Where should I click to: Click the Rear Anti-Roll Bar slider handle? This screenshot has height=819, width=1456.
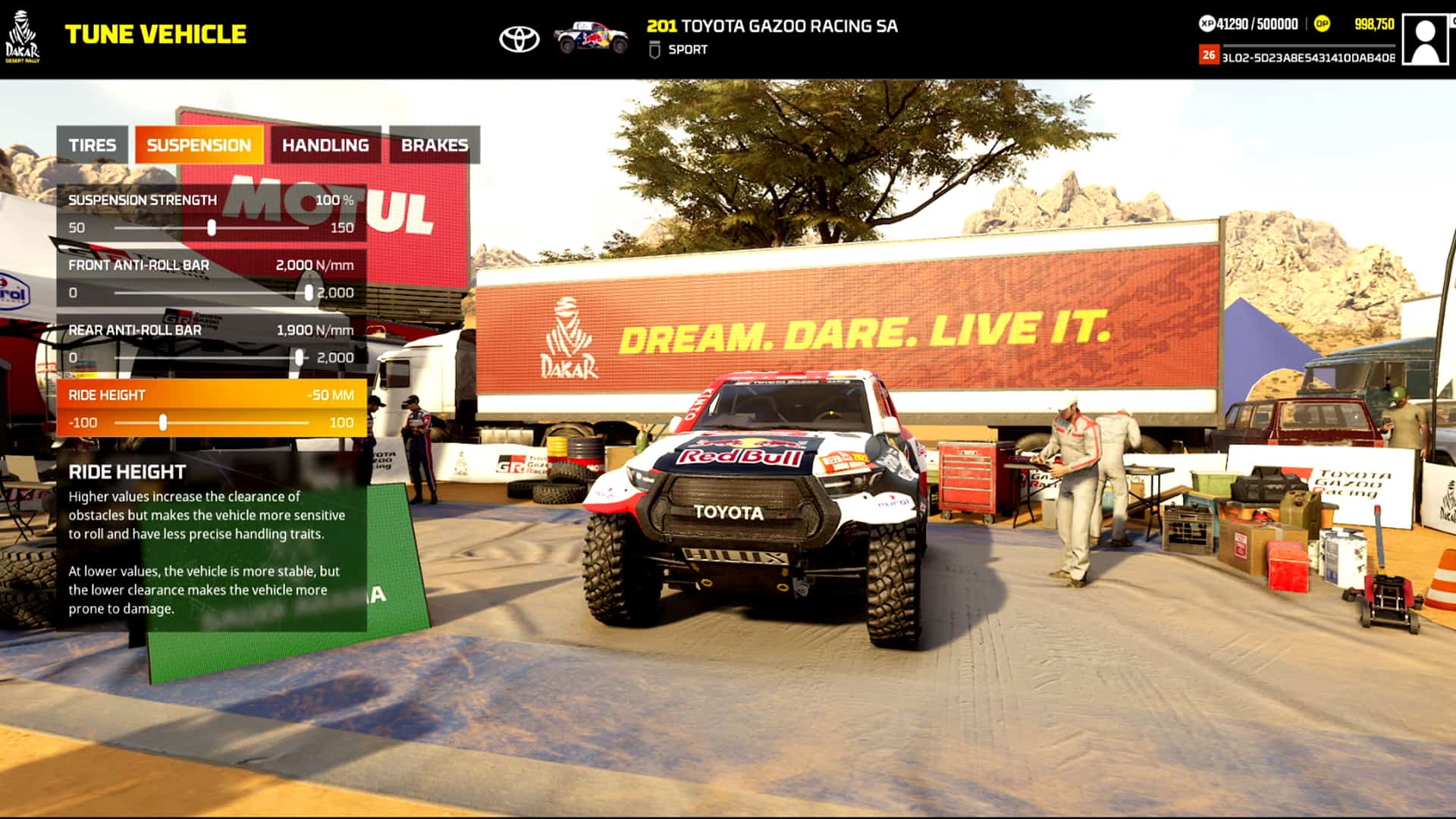298,356
